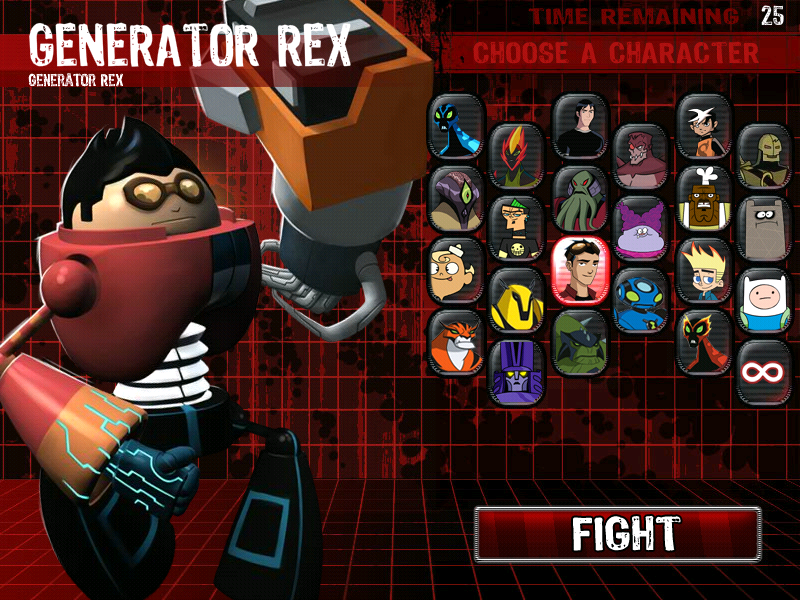The height and width of the screenshot is (600, 800).
Task: Select the purple one-eyed alien portrait
Action: point(456,199)
